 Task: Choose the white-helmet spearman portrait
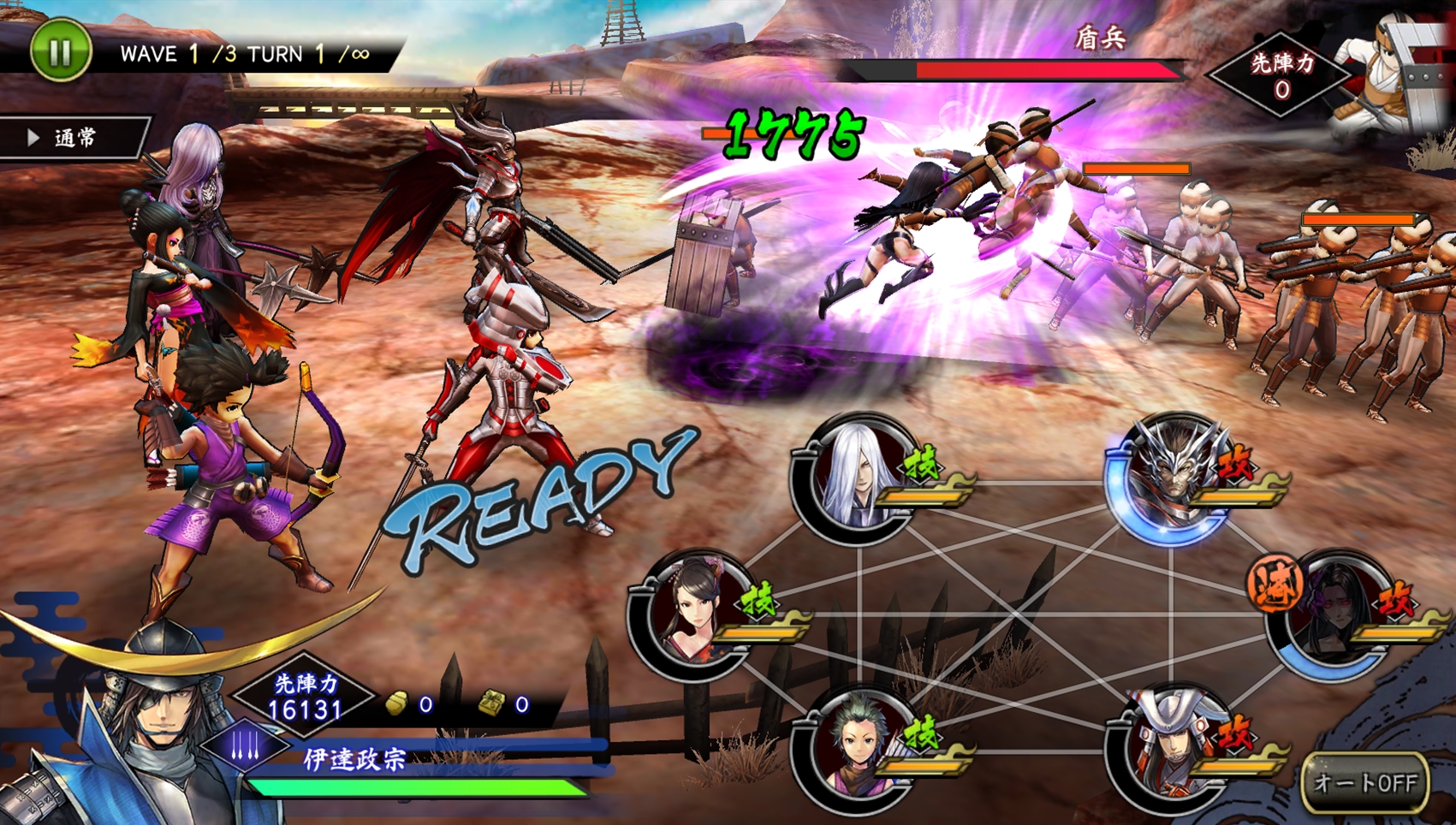pos(1171,750)
